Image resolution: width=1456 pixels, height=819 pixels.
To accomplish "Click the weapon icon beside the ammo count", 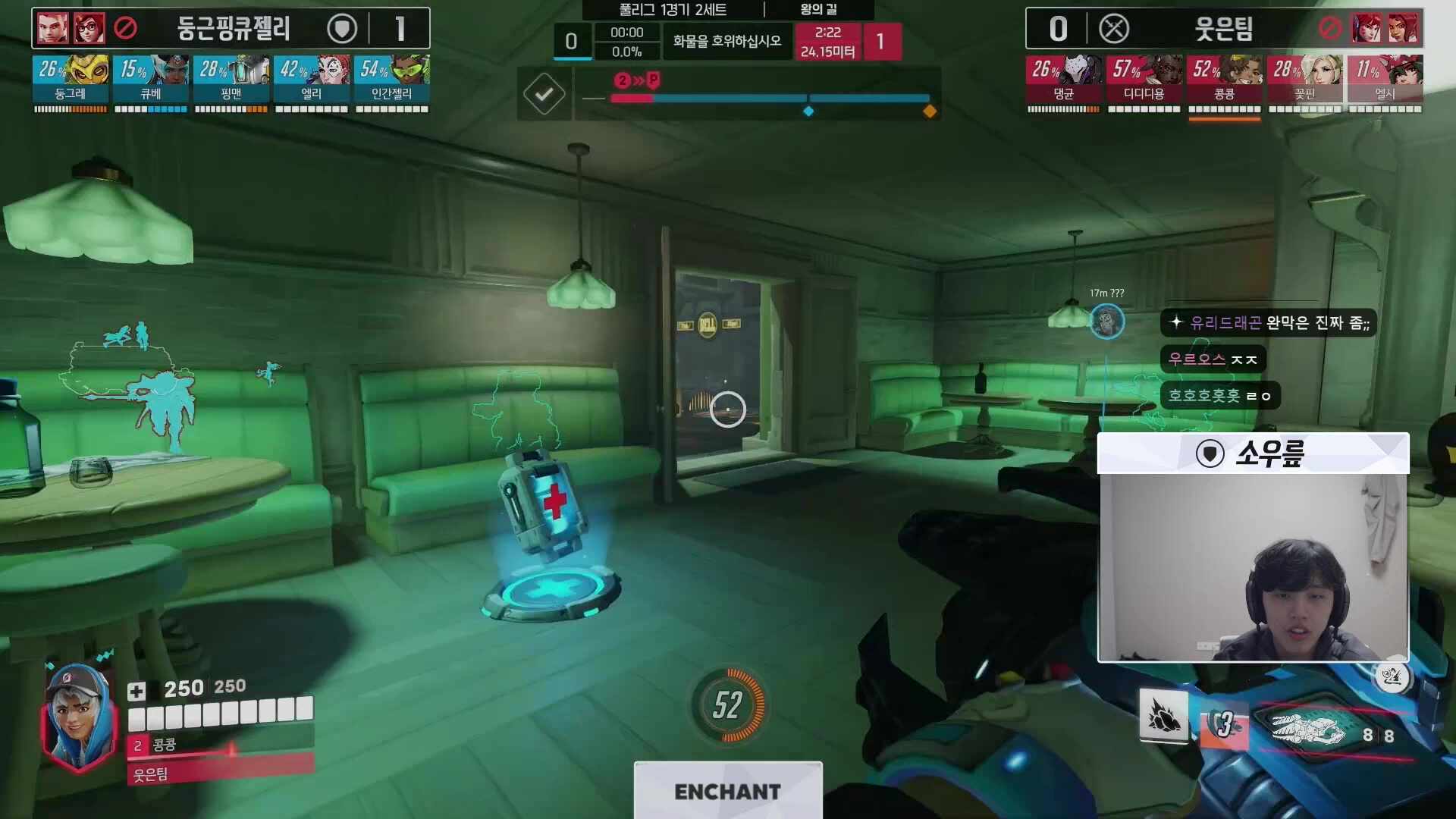I will pyautogui.click(x=1308, y=730).
